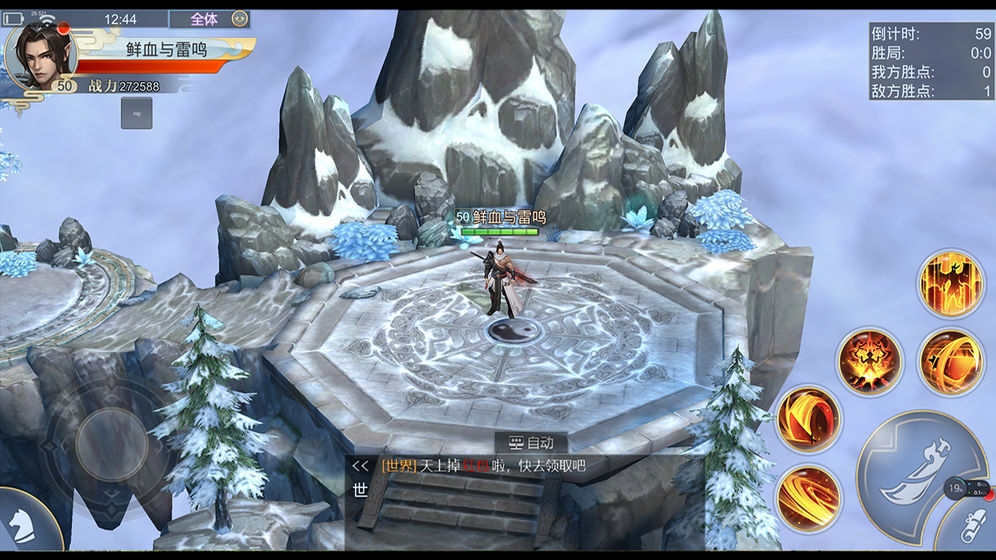Viewport: 996px width, 560px height.
Task: Open the player portrait profile
Action: [x=41, y=54]
